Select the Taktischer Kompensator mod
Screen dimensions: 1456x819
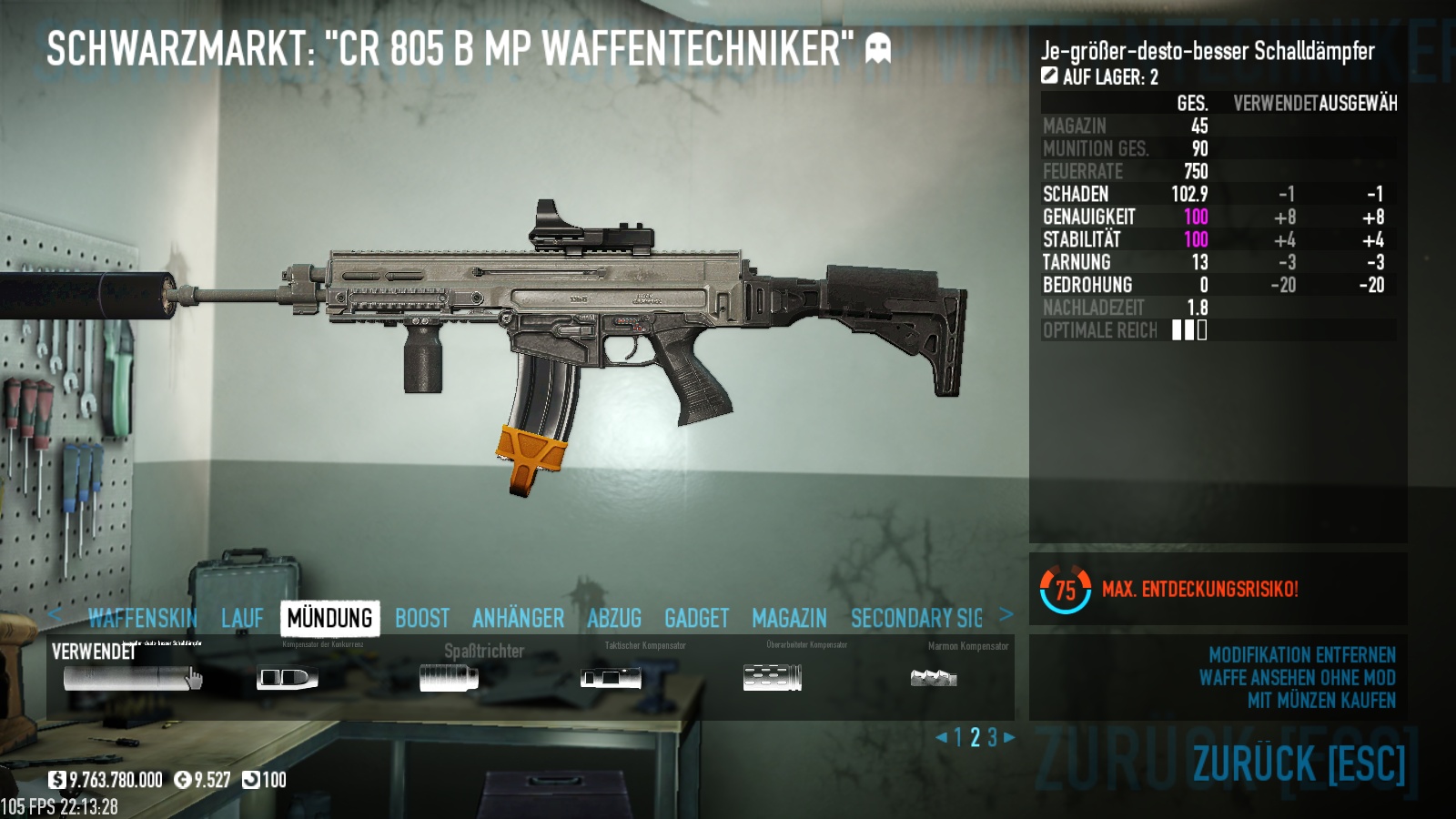pyautogui.click(x=611, y=678)
